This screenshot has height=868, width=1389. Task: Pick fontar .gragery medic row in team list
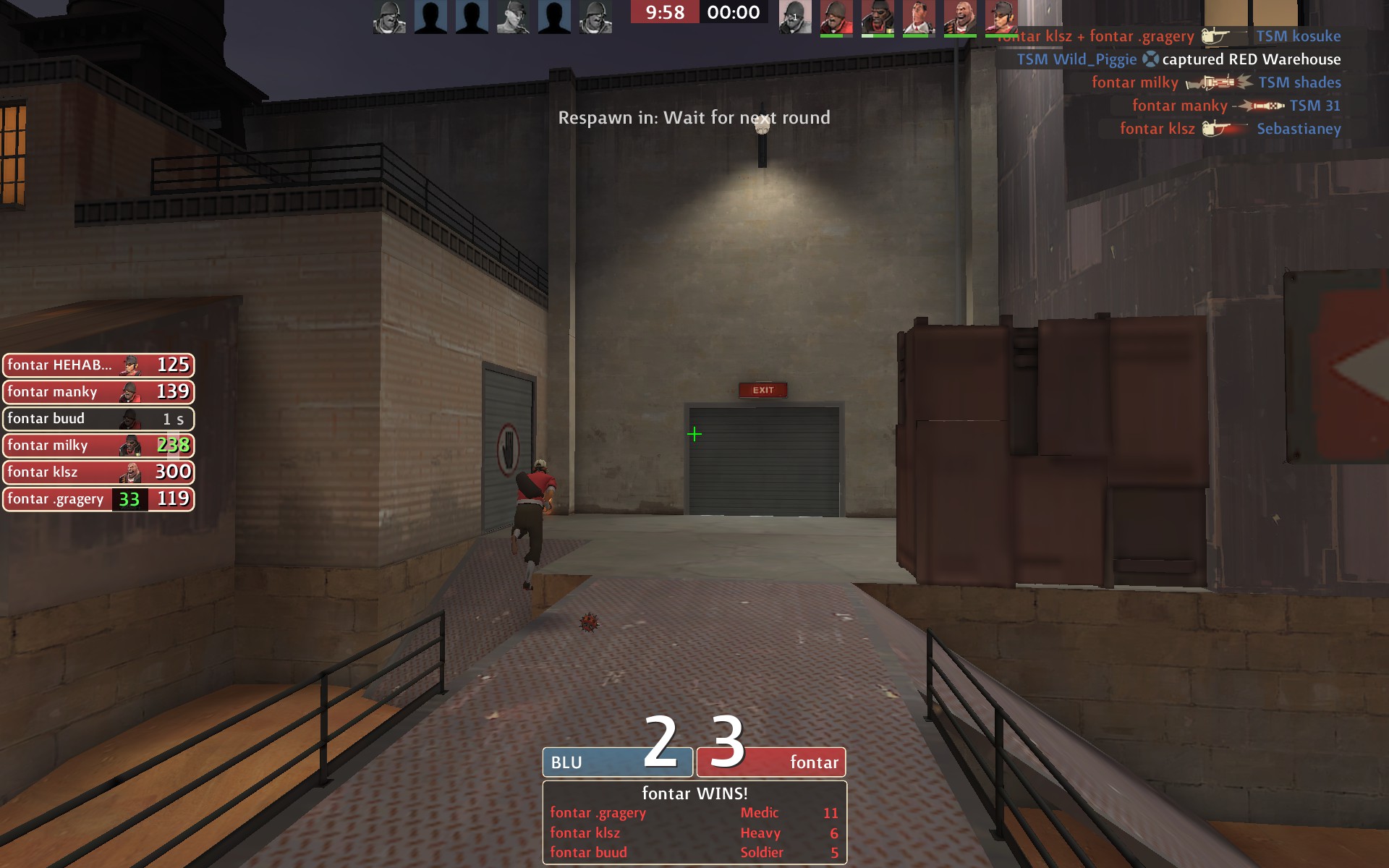pyautogui.click(x=98, y=499)
